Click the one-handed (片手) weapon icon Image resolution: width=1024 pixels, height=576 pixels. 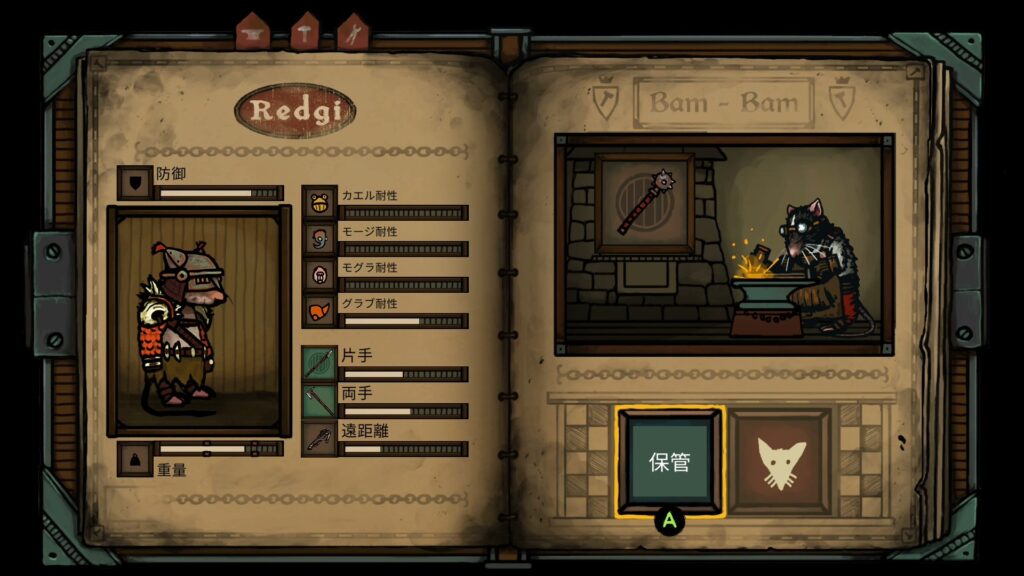coord(319,363)
